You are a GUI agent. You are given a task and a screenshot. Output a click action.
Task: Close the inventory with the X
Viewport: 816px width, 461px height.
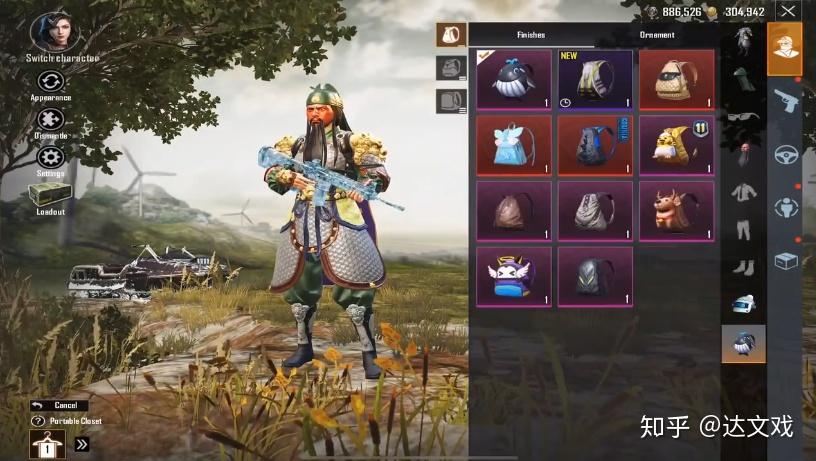(x=789, y=12)
